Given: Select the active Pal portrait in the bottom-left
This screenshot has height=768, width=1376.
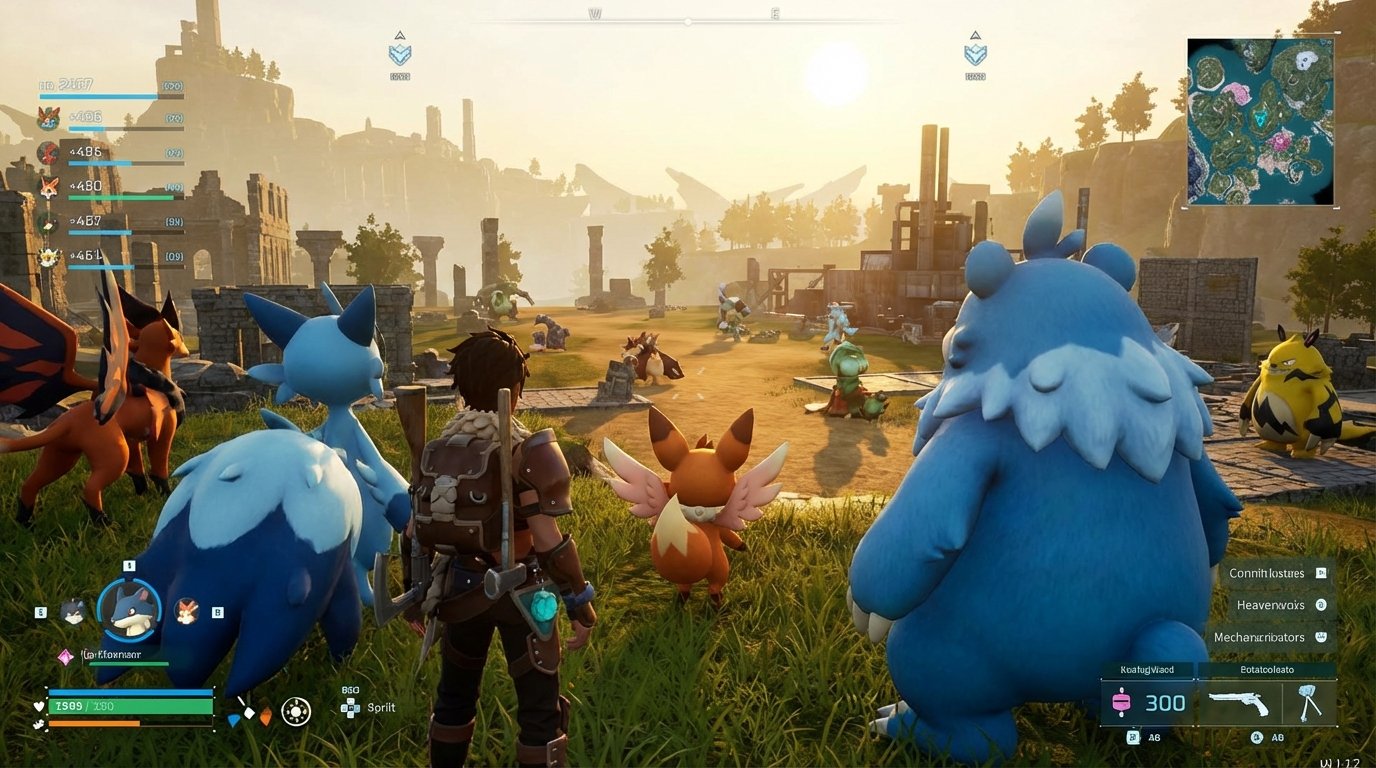Looking at the screenshot, I should pos(128,607).
